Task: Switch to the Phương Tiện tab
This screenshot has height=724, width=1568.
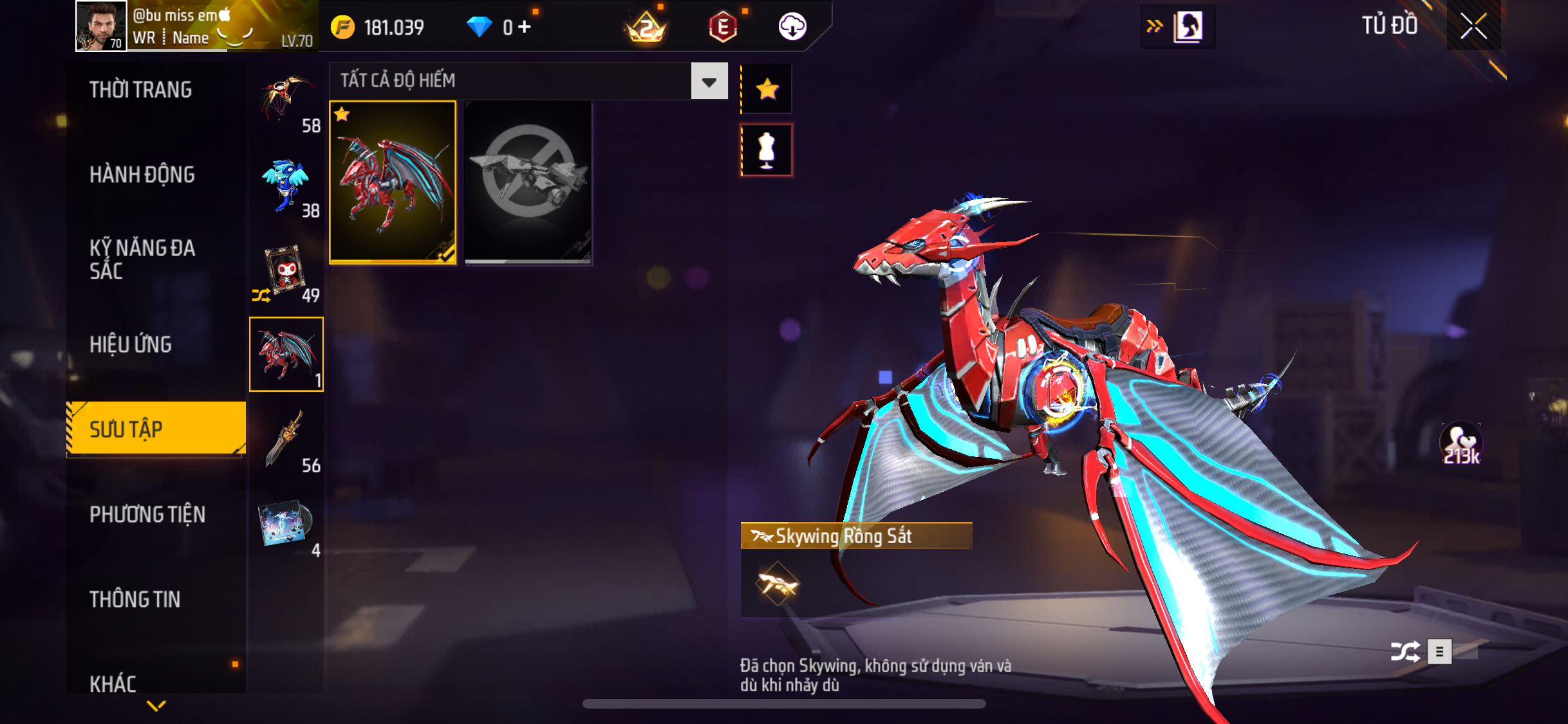Action: [x=147, y=514]
